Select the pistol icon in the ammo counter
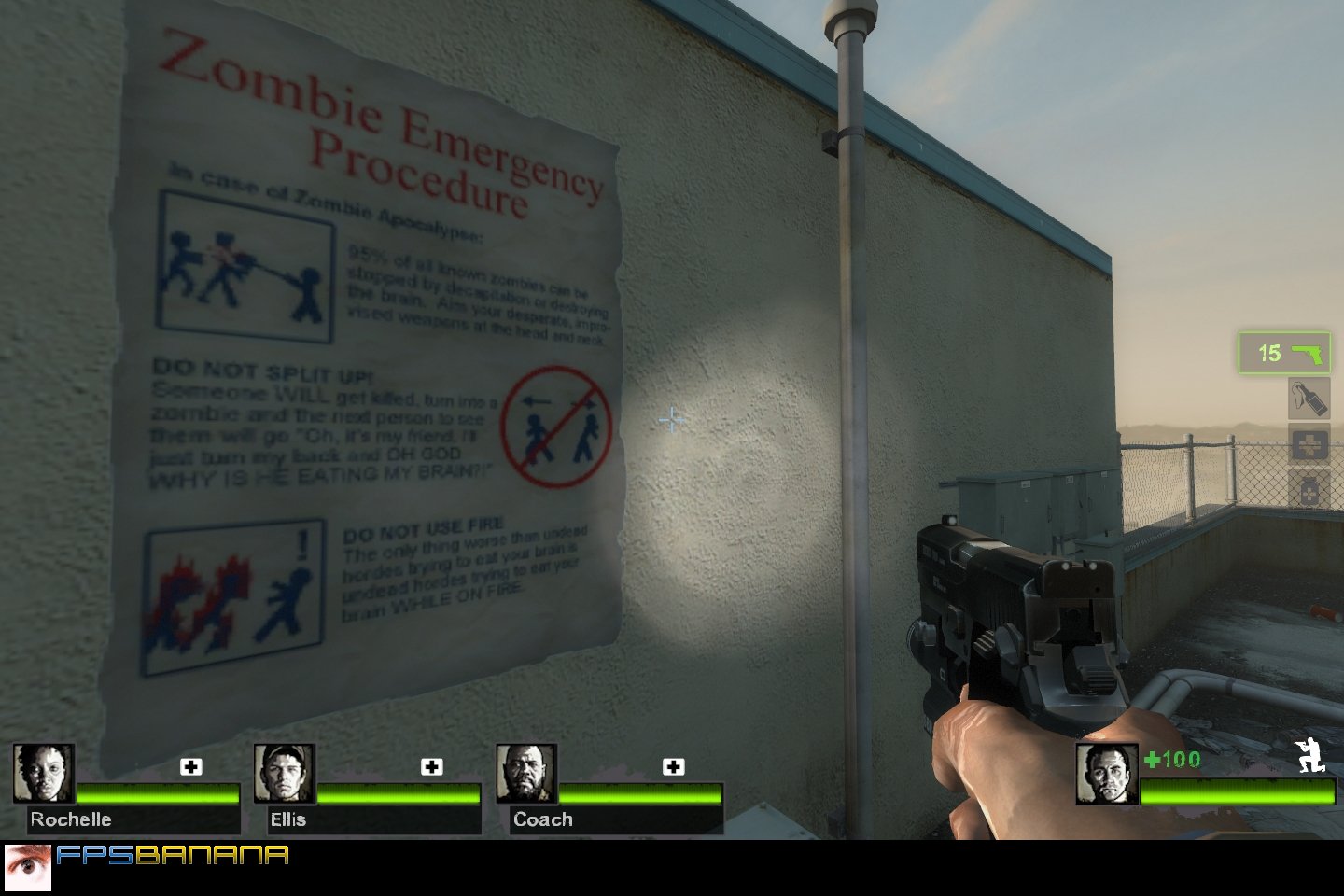Viewport: 1344px width, 896px height. click(x=1306, y=353)
